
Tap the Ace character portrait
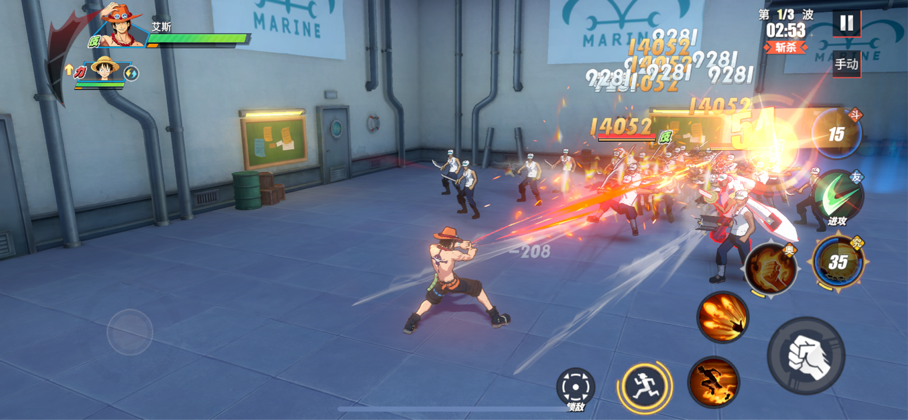(x=119, y=26)
